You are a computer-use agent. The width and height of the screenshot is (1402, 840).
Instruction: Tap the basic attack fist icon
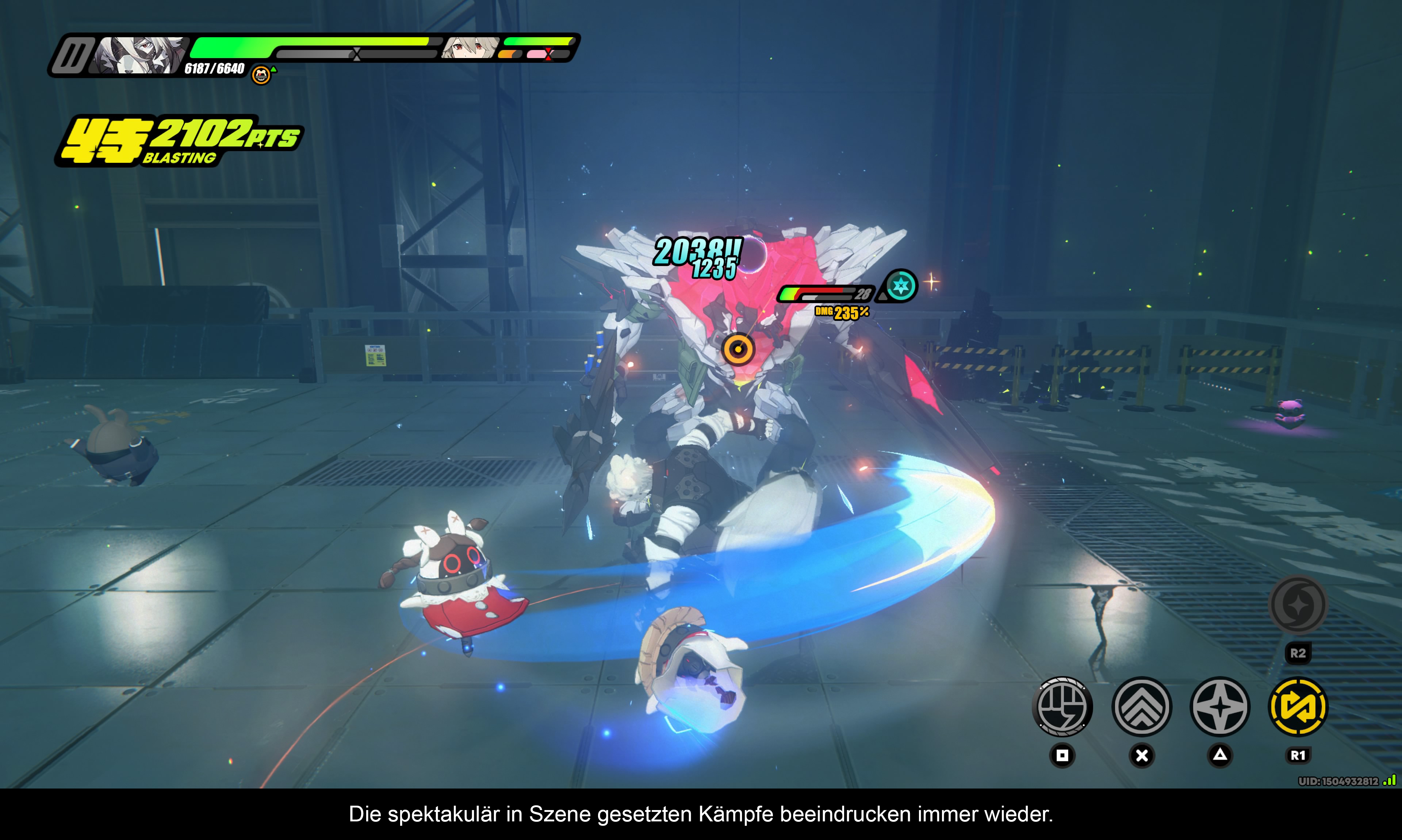pos(1062,707)
